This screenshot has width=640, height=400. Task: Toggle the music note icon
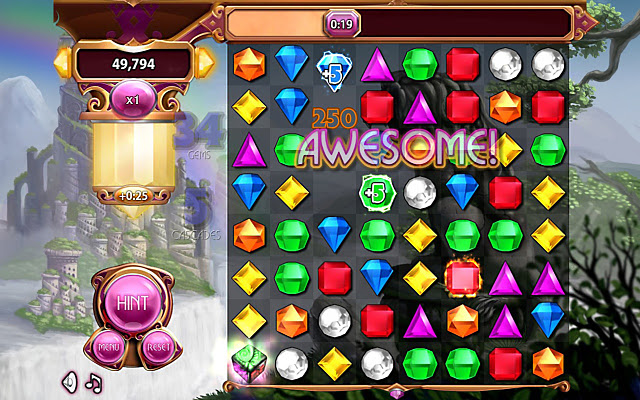[x=94, y=381]
